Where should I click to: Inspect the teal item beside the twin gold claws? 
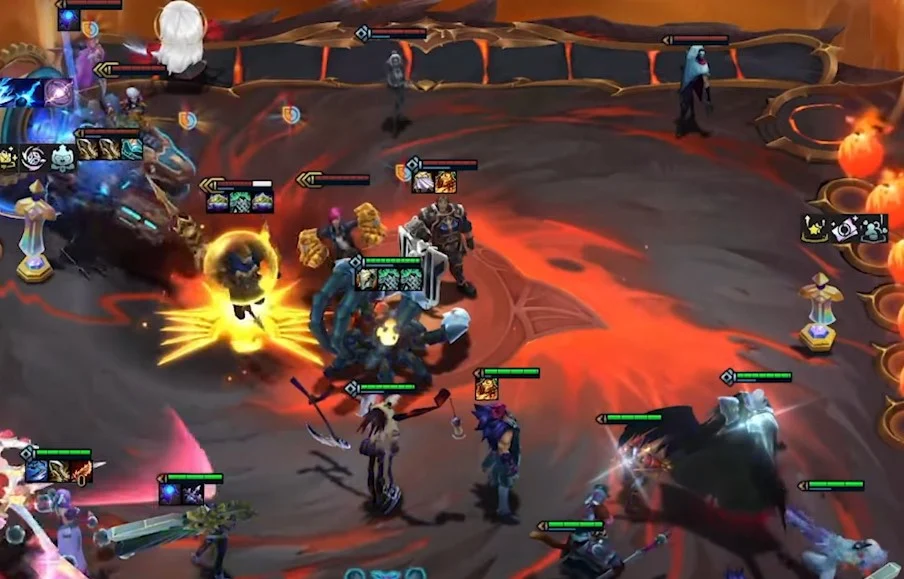[132, 149]
